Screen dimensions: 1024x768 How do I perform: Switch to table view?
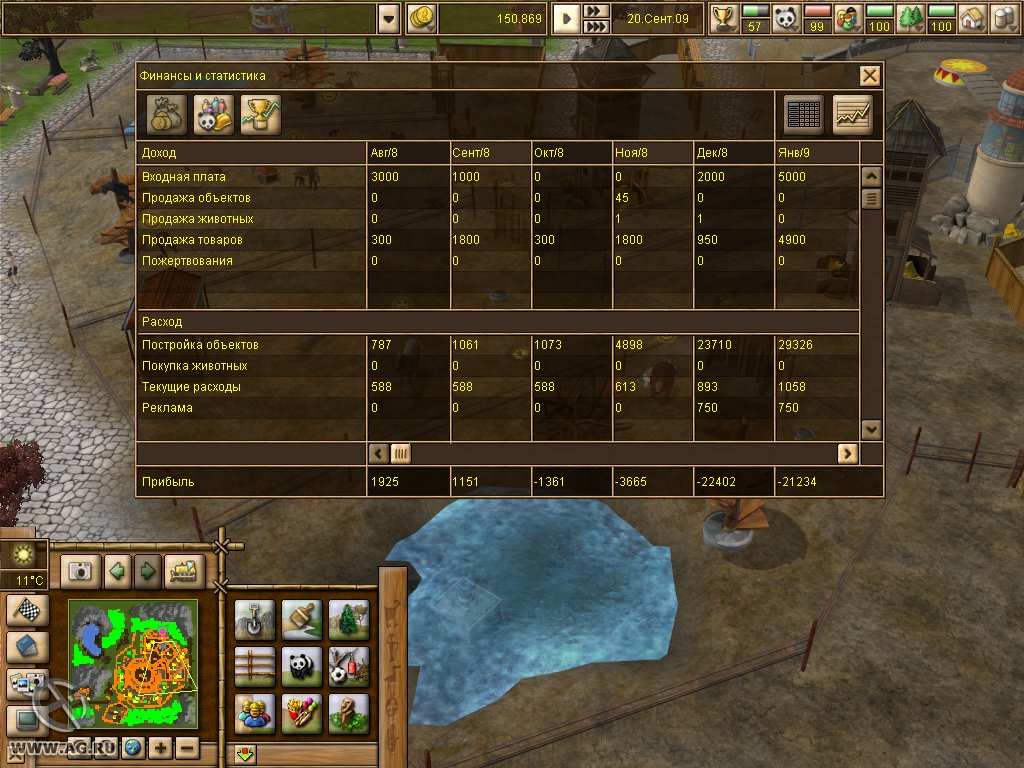[804, 115]
